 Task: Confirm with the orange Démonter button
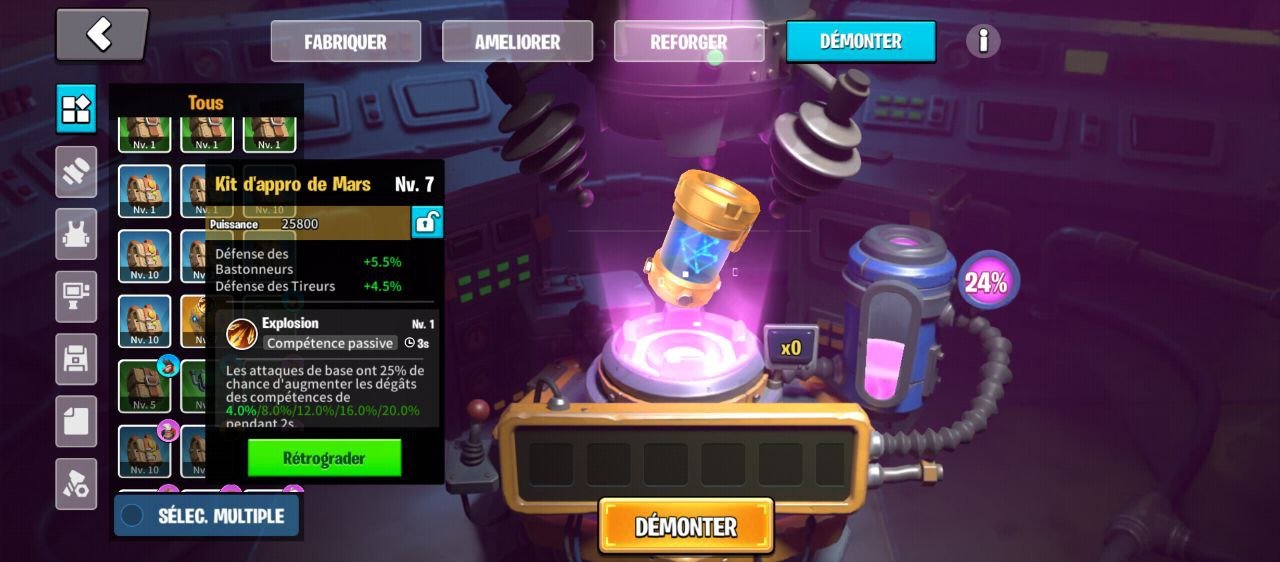tap(686, 526)
